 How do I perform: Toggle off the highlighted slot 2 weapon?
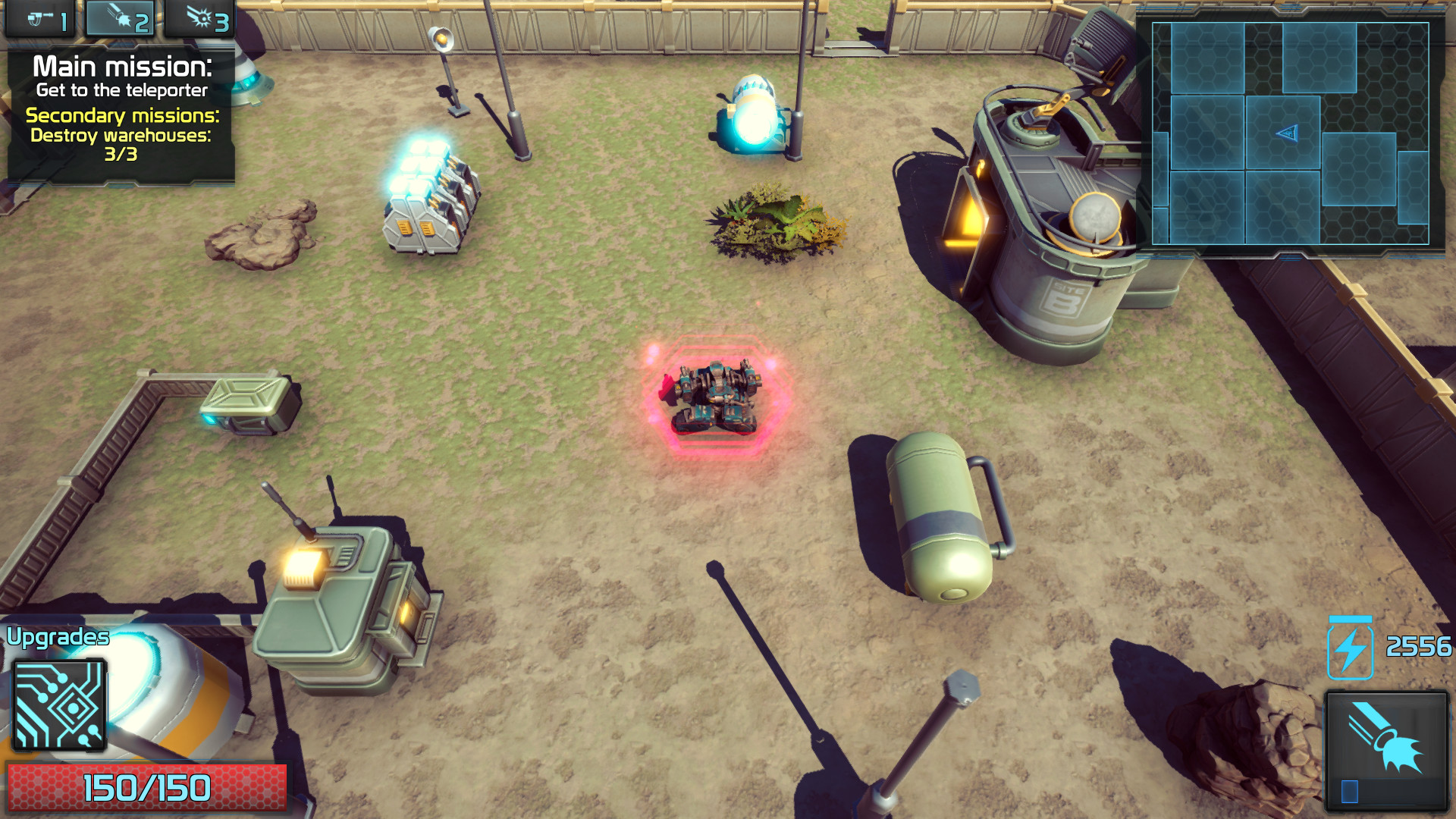[121, 19]
